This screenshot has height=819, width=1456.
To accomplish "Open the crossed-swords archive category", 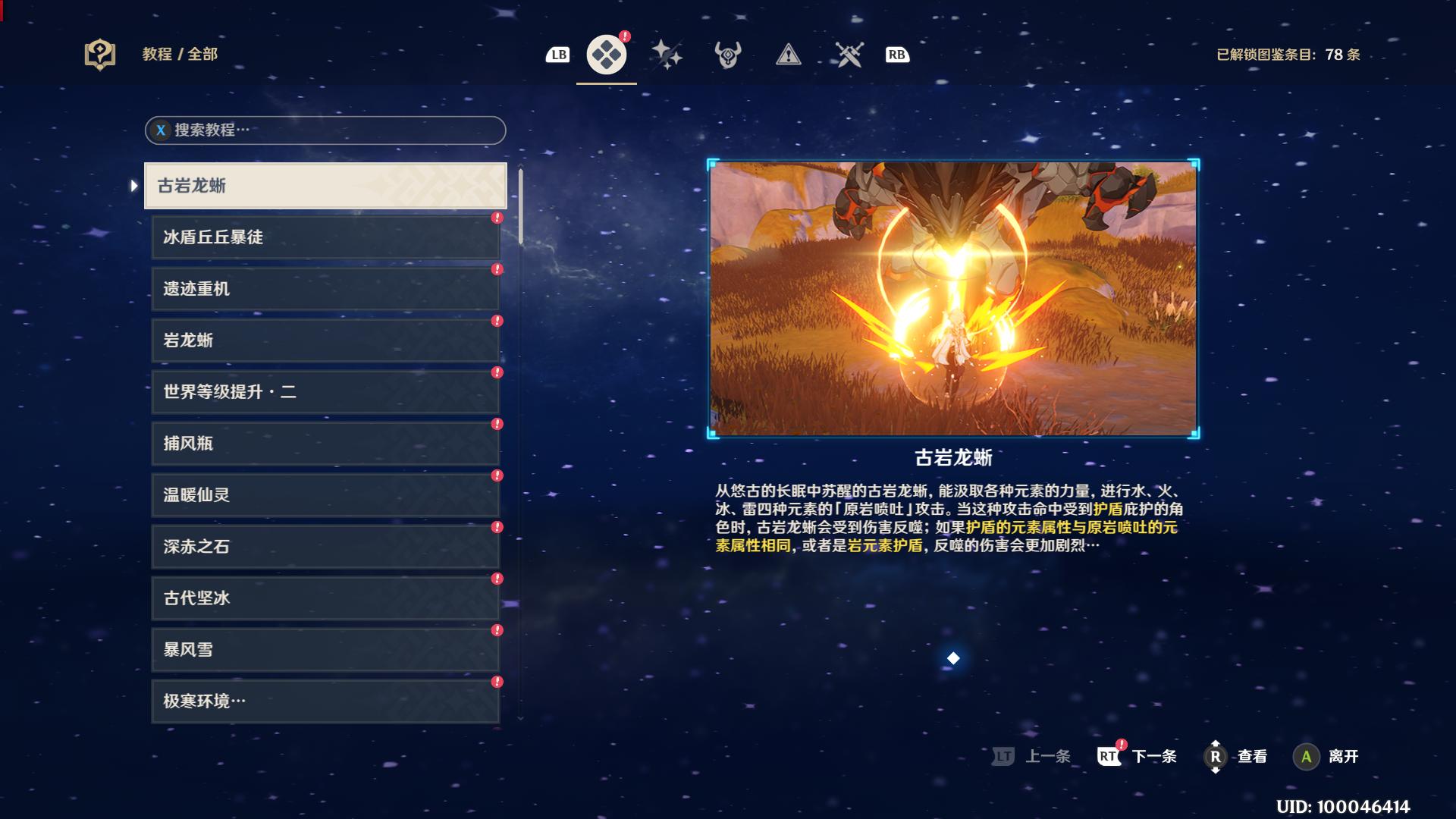I will 849,54.
